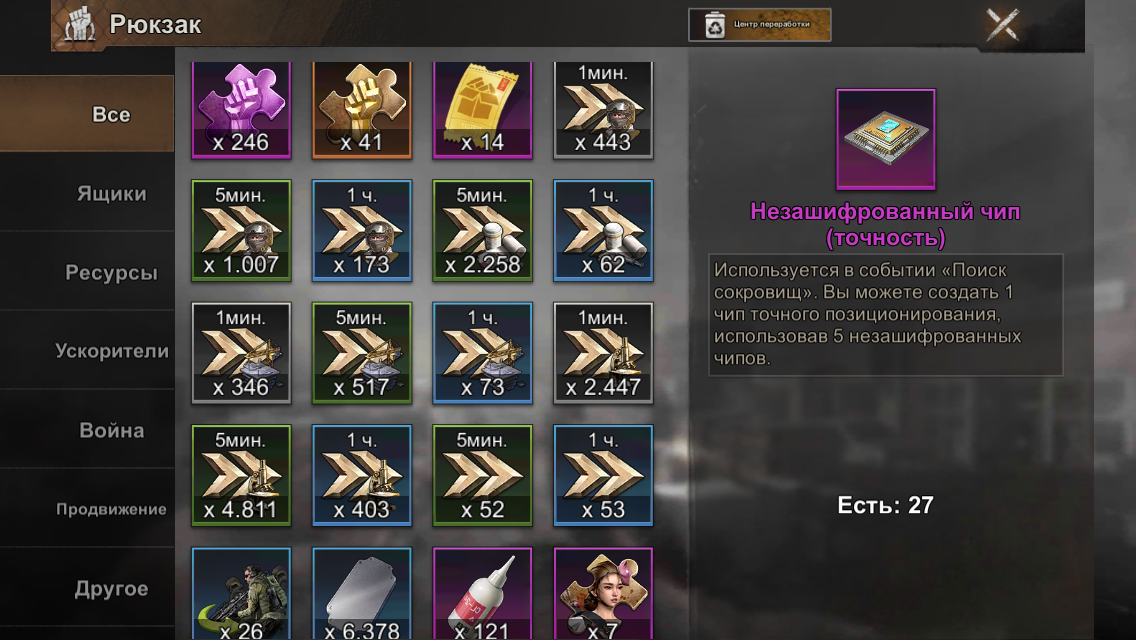The height and width of the screenshot is (640, 1136).
Task: Choose the soldier with rifle item x26
Action: click(x=241, y=595)
